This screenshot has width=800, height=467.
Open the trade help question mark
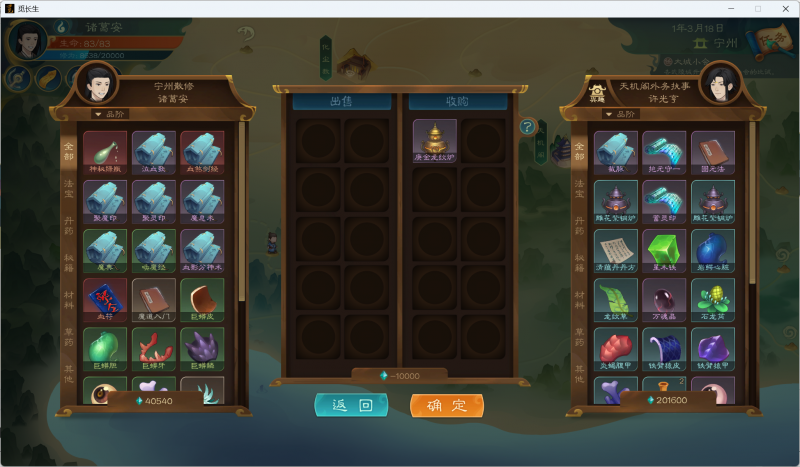tap(527, 127)
